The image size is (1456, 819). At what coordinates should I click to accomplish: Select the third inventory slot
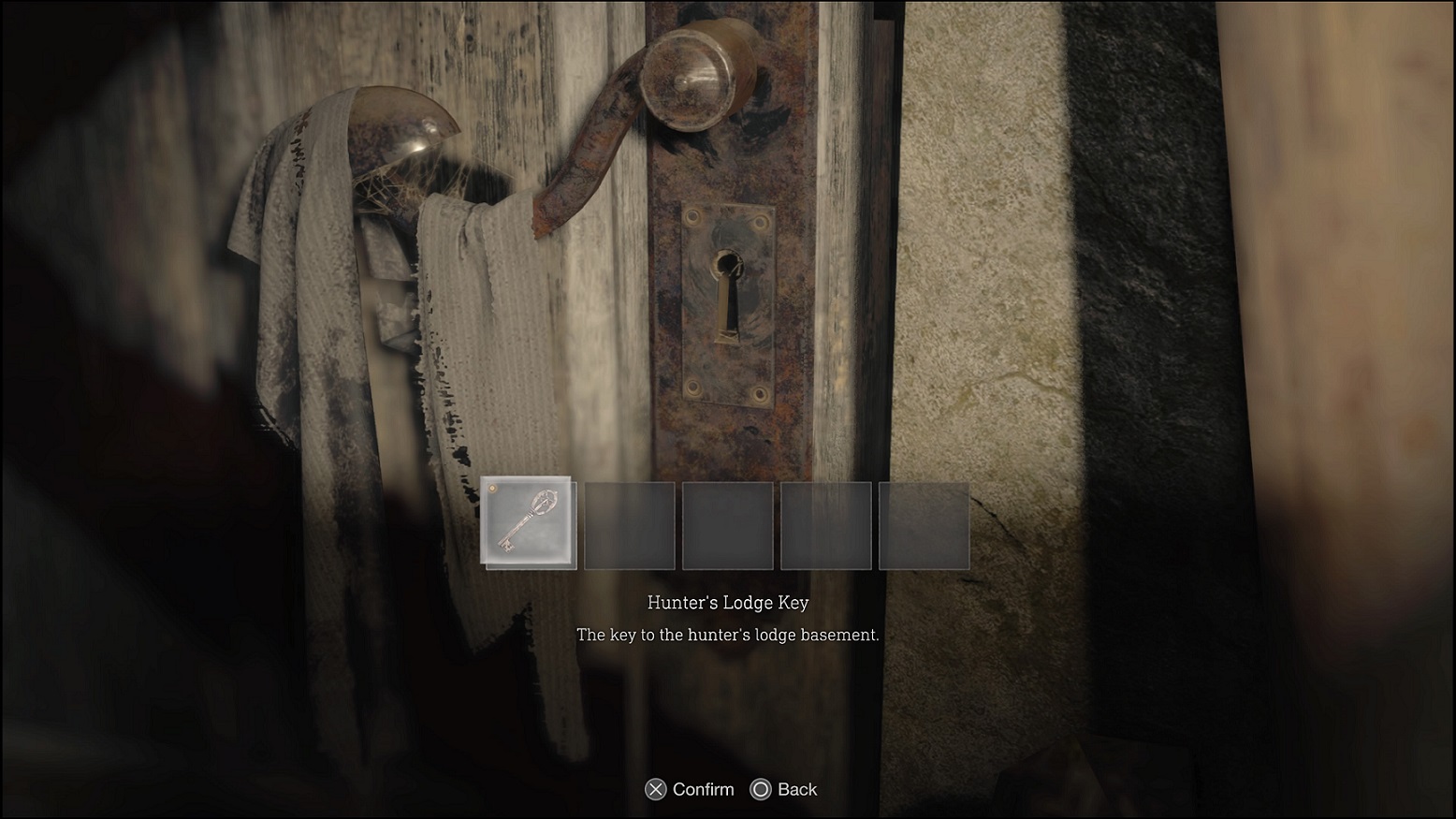click(727, 525)
